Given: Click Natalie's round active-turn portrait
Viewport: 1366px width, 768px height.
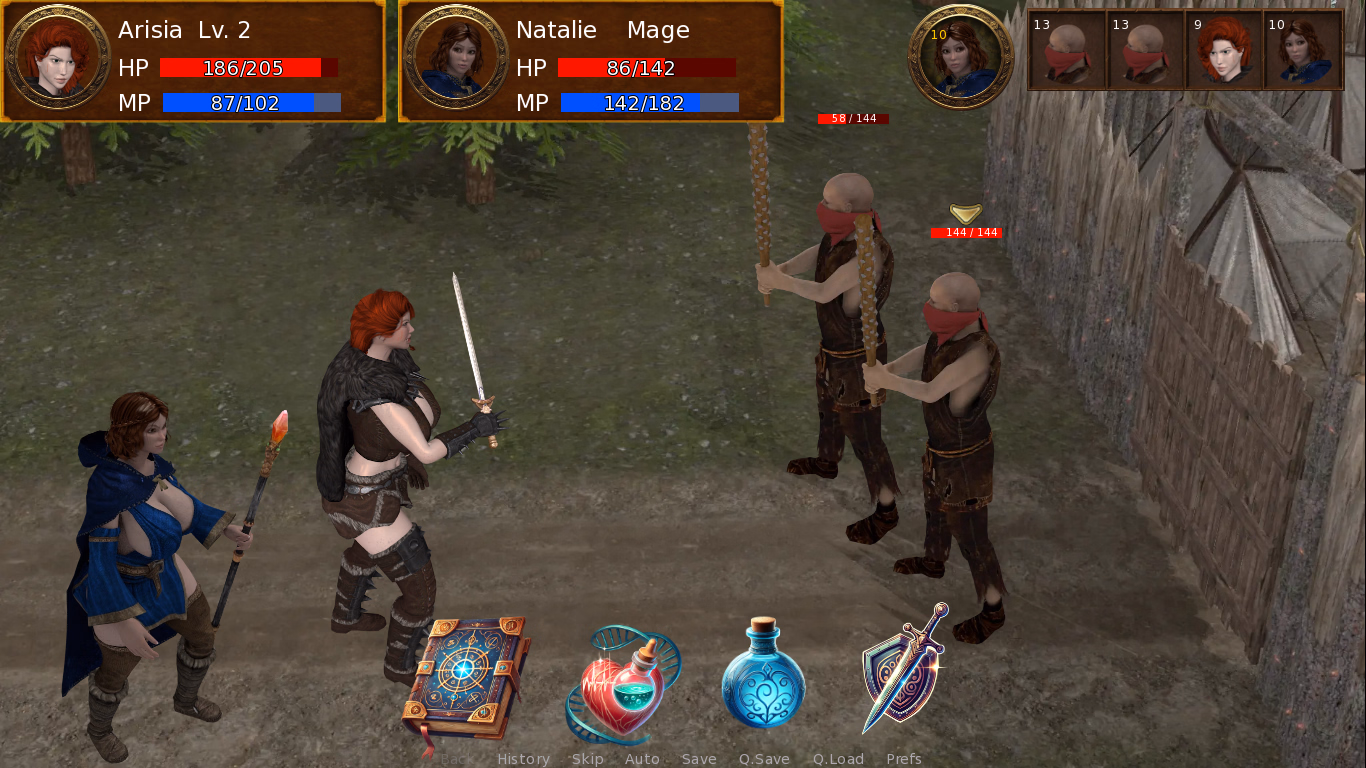Looking at the screenshot, I should click(x=961, y=56).
